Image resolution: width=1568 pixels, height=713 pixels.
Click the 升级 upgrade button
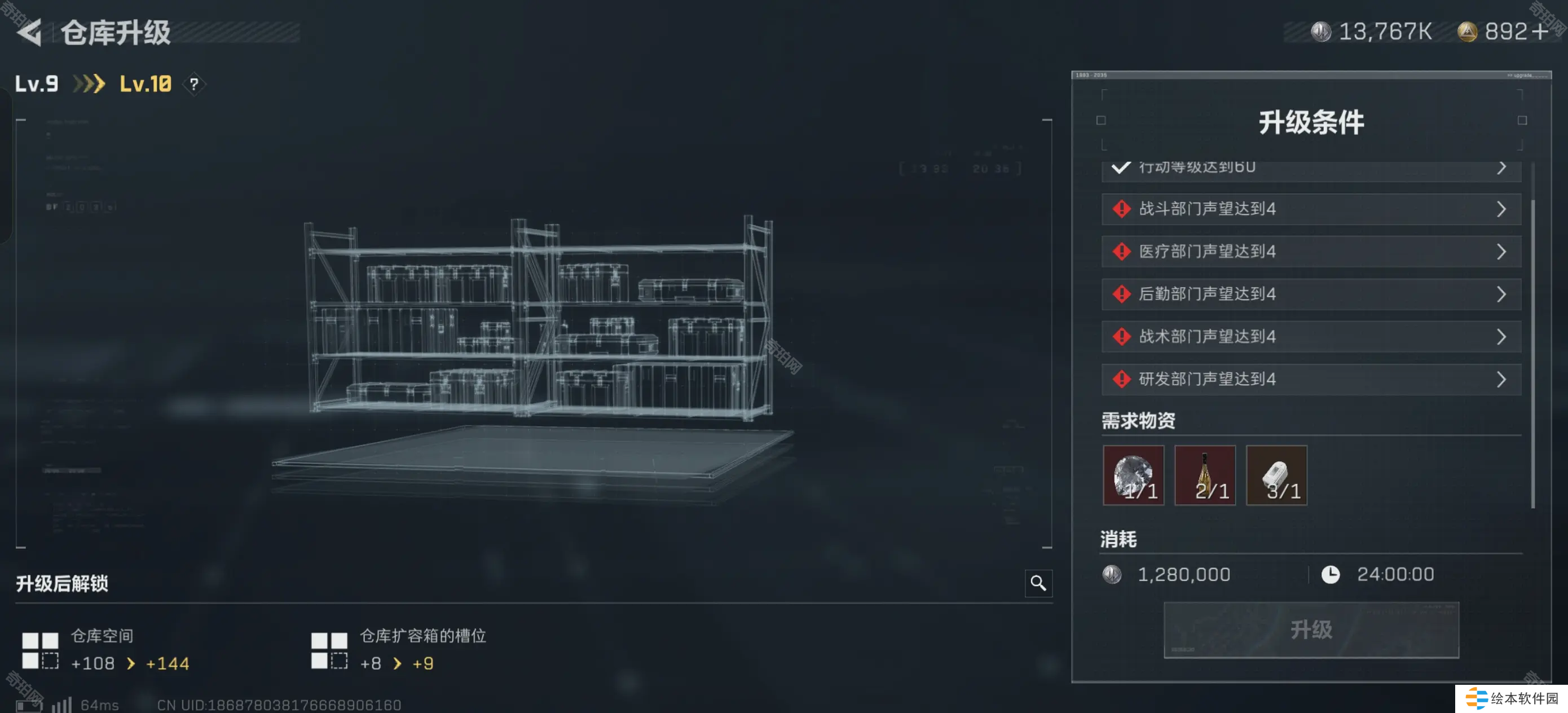pos(1311,630)
